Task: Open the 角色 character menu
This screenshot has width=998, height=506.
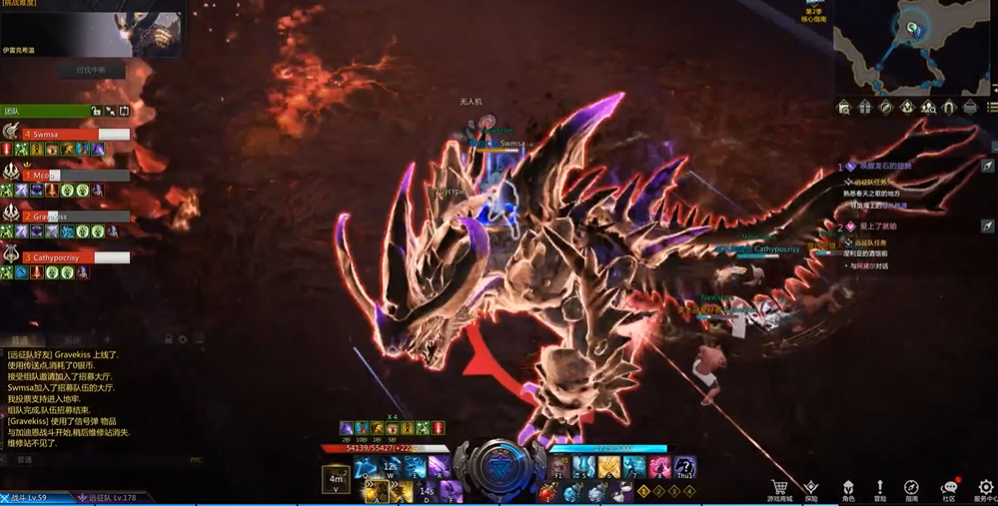Action: click(x=847, y=489)
